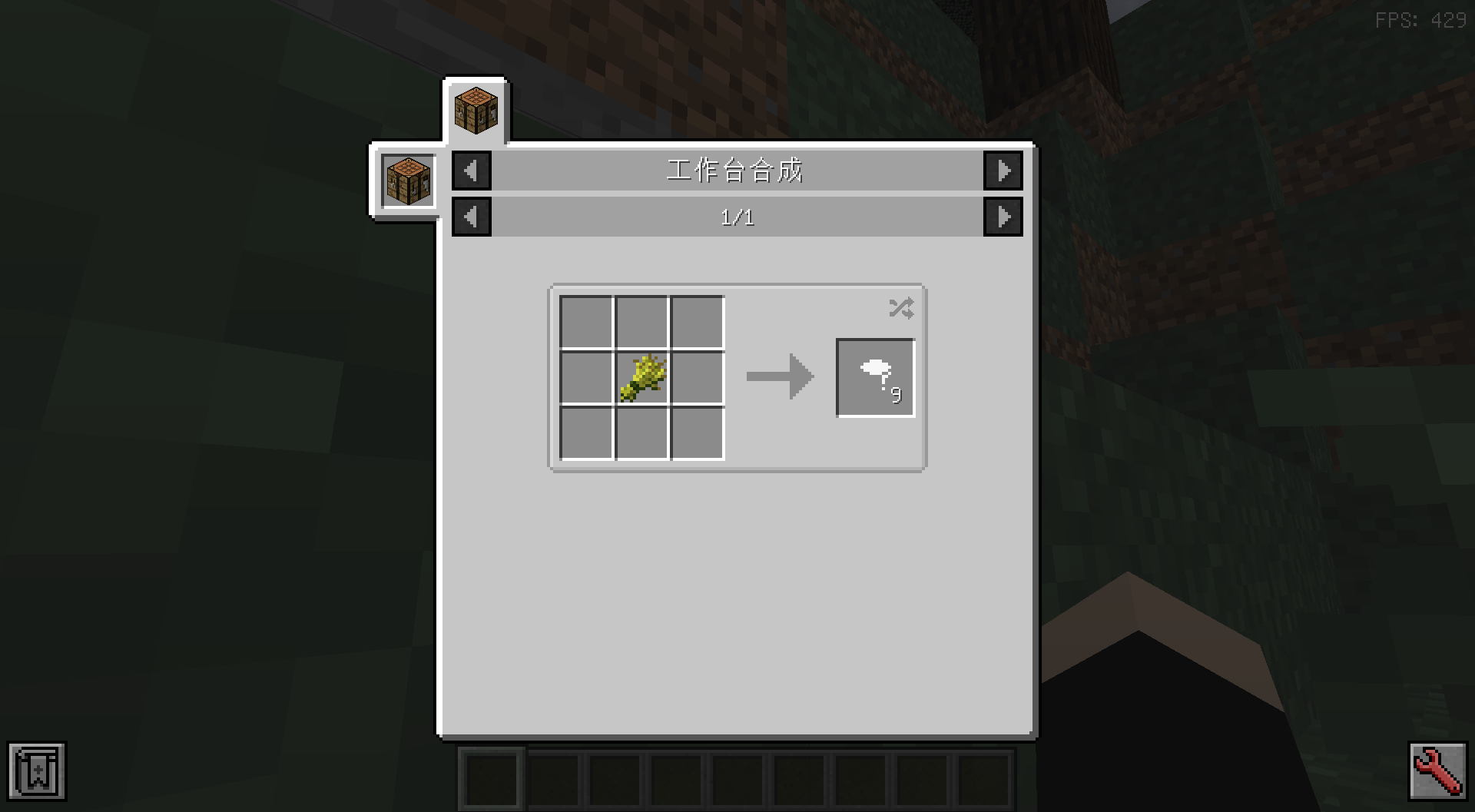Image resolution: width=1475 pixels, height=812 pixels.
Task: Go to next recipe category beside 工作台合成
Action: click(x=1003, y=171)
